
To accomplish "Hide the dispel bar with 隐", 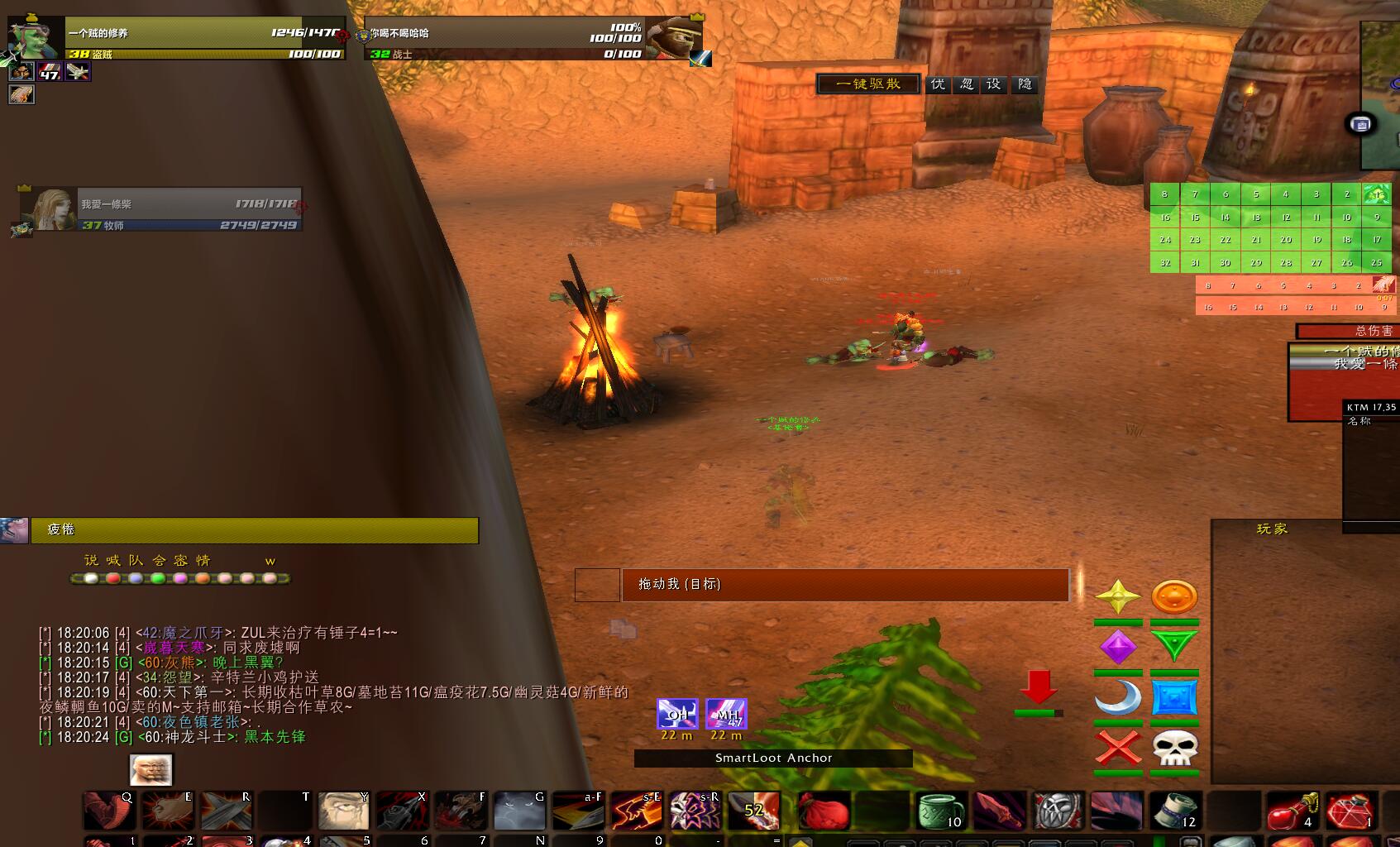I will click(1025, 84).
